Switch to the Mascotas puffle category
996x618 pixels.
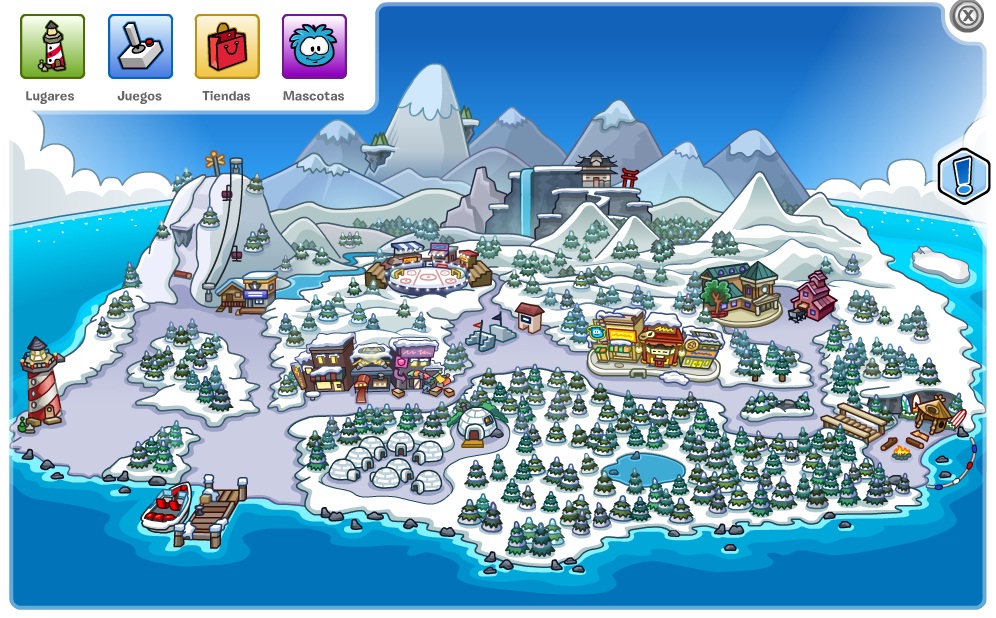(x=314, y=47)
